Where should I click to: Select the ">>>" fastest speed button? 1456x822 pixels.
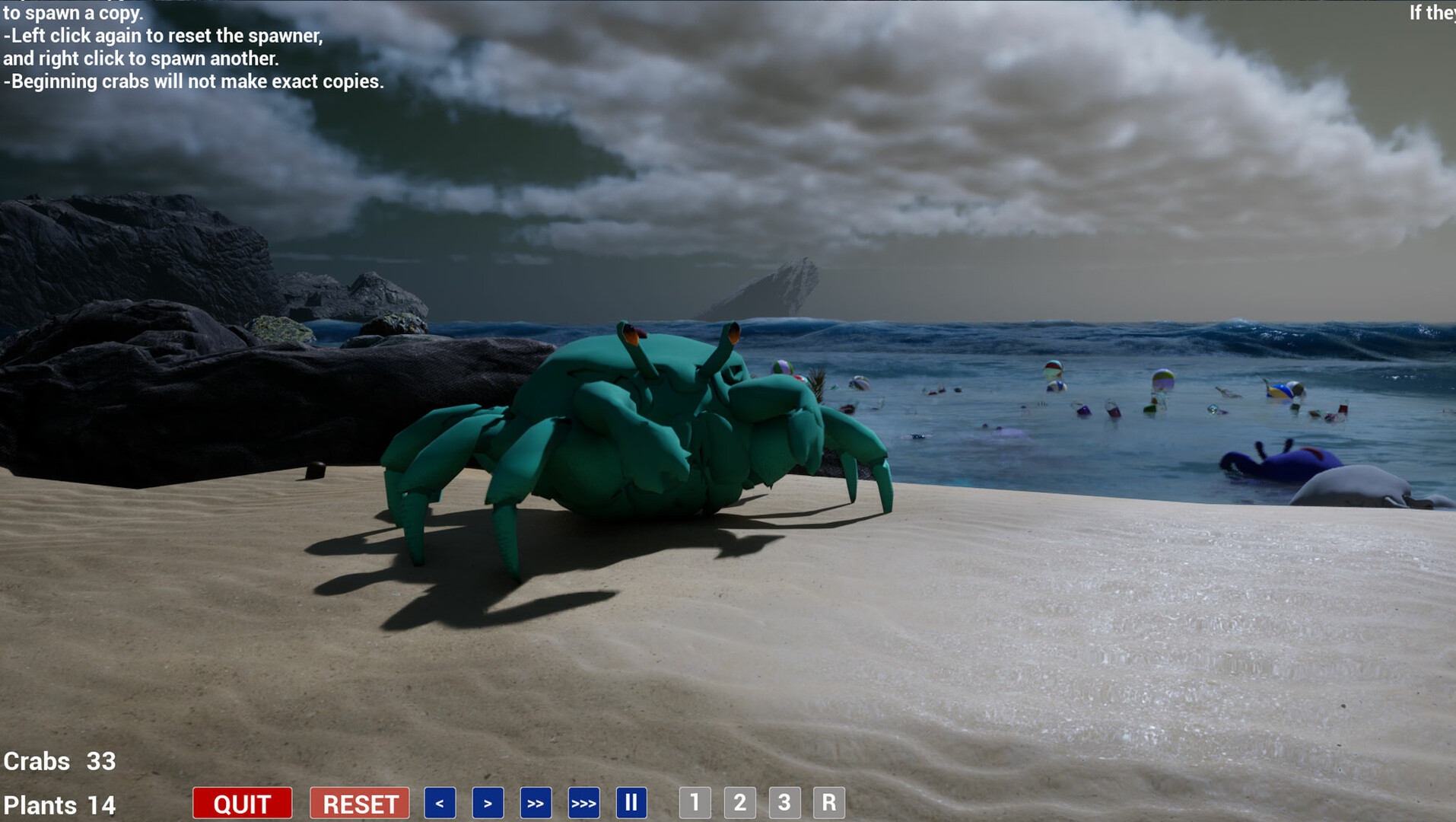(x=583, y=802)
